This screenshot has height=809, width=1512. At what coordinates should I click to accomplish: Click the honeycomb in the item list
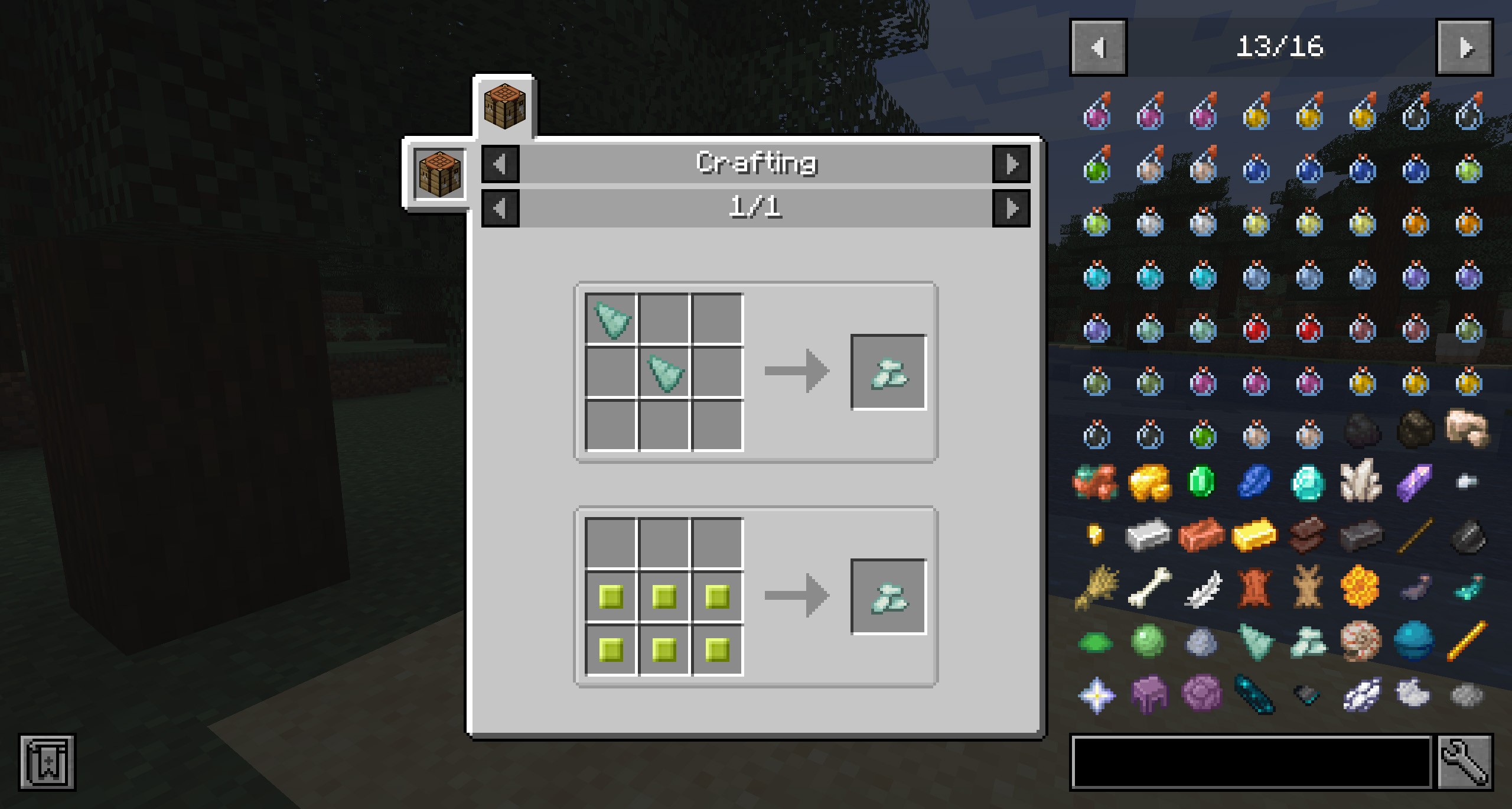coord(1360,589)
